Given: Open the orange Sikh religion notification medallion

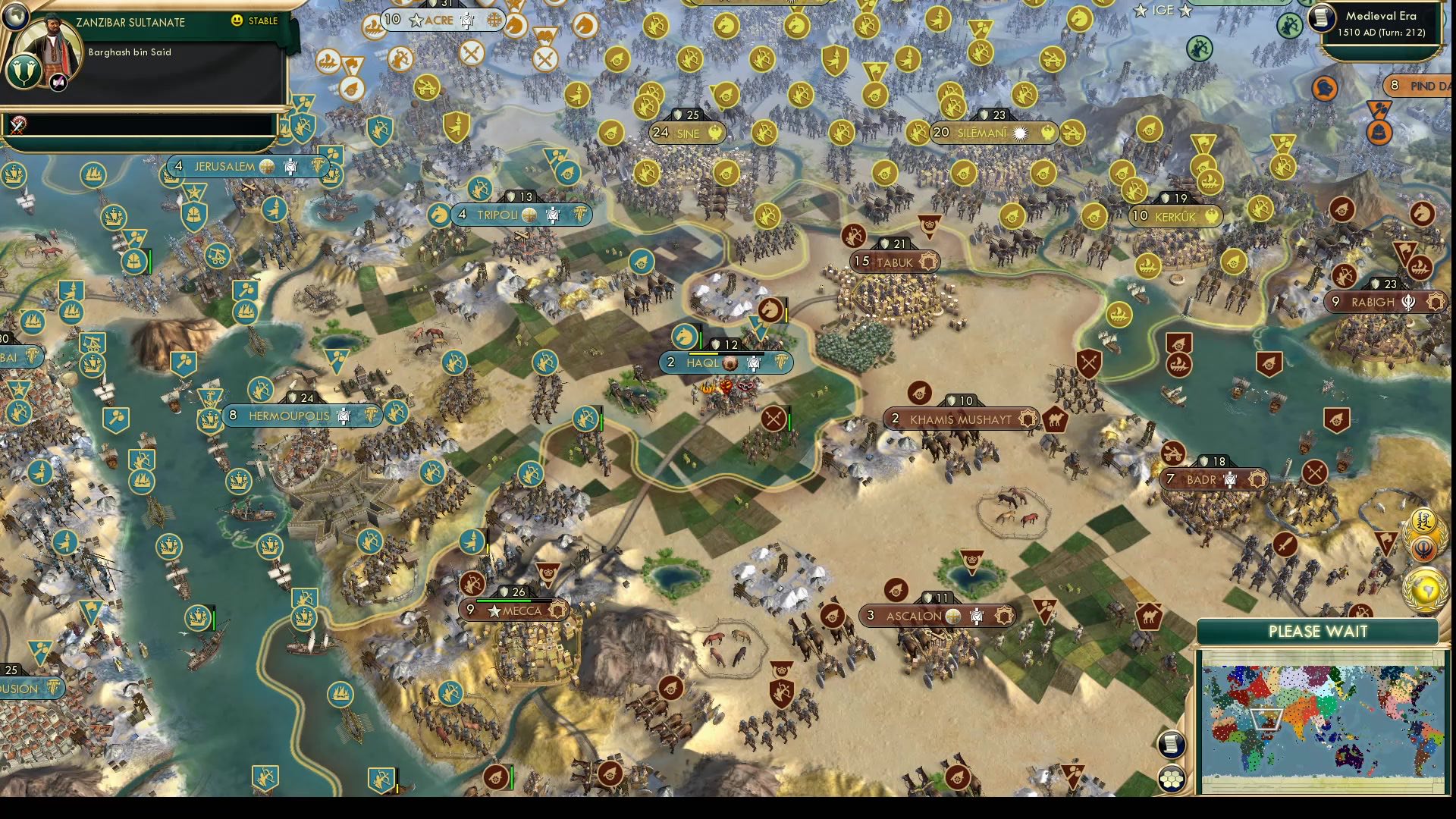Looking at the screenshot, I should pos(1423,548).
